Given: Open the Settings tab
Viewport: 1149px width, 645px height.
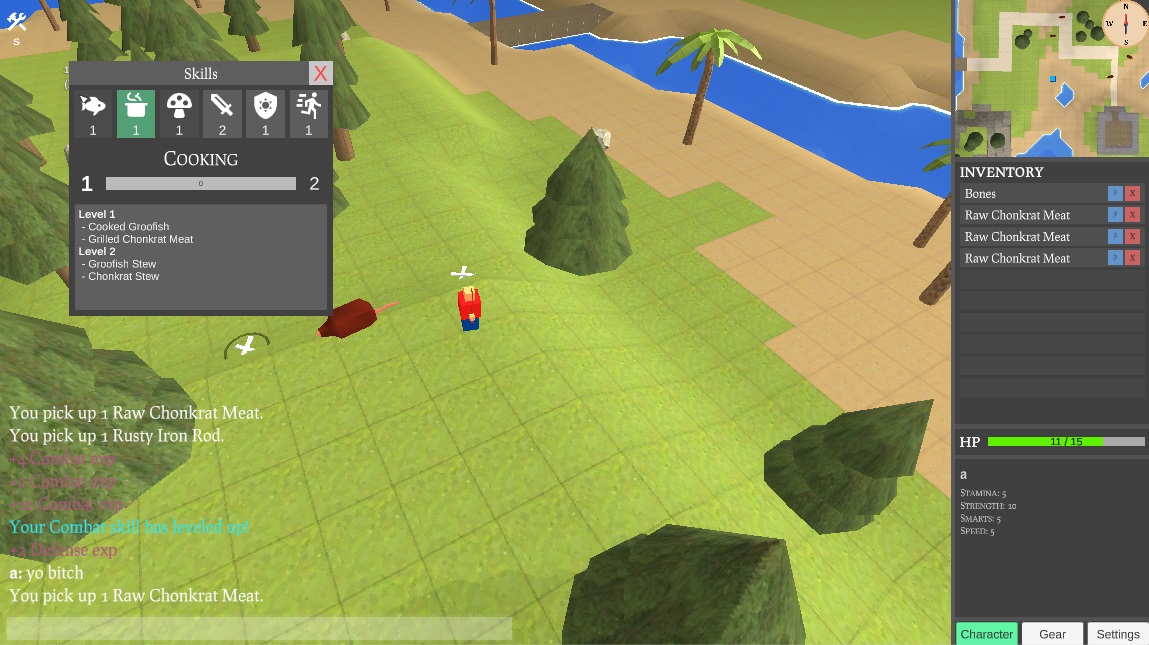Looking at the screenshot, I should click(1117, 634).
